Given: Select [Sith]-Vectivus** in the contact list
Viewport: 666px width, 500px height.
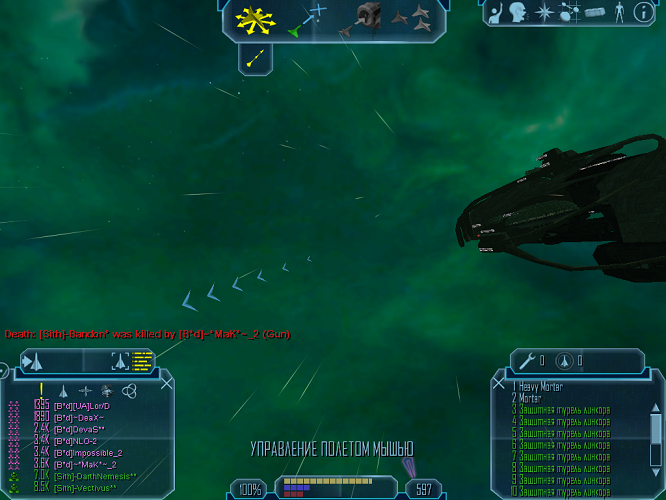Looking at the screenshot, I should (x=85, y=487).
